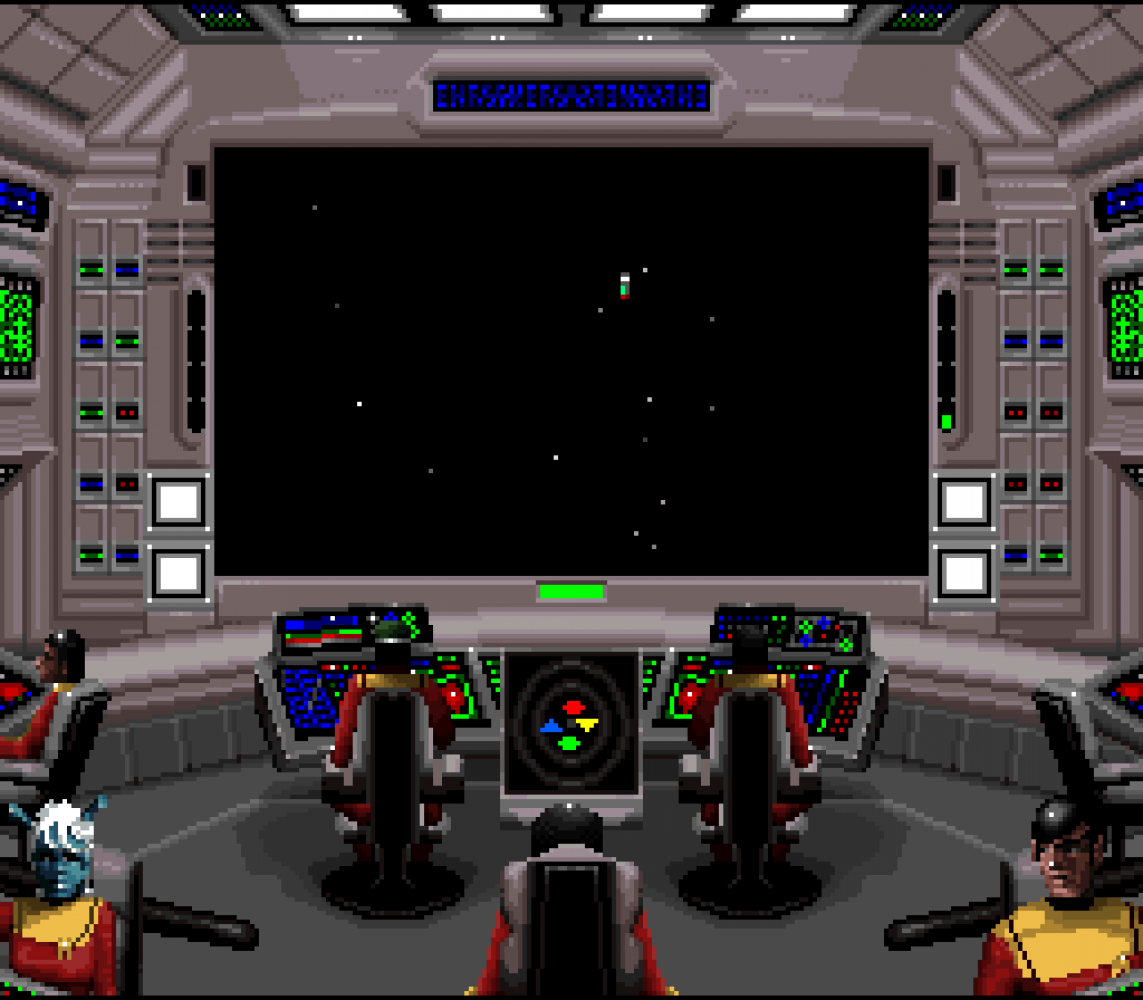The image size is (1143, 1000).
Task: Select the yellow ship marker on radar
Action: pyautogui.click(x=588, y=724)
